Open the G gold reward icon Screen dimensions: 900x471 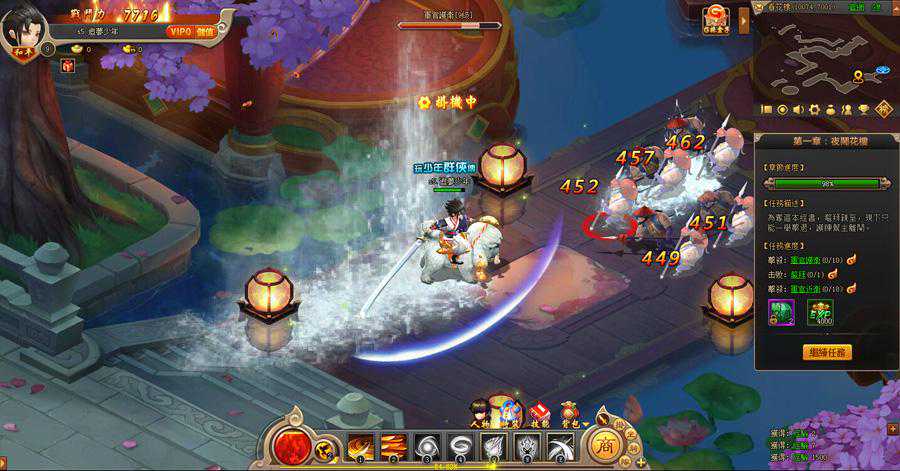pyautogui.click(x=716, y=17)
